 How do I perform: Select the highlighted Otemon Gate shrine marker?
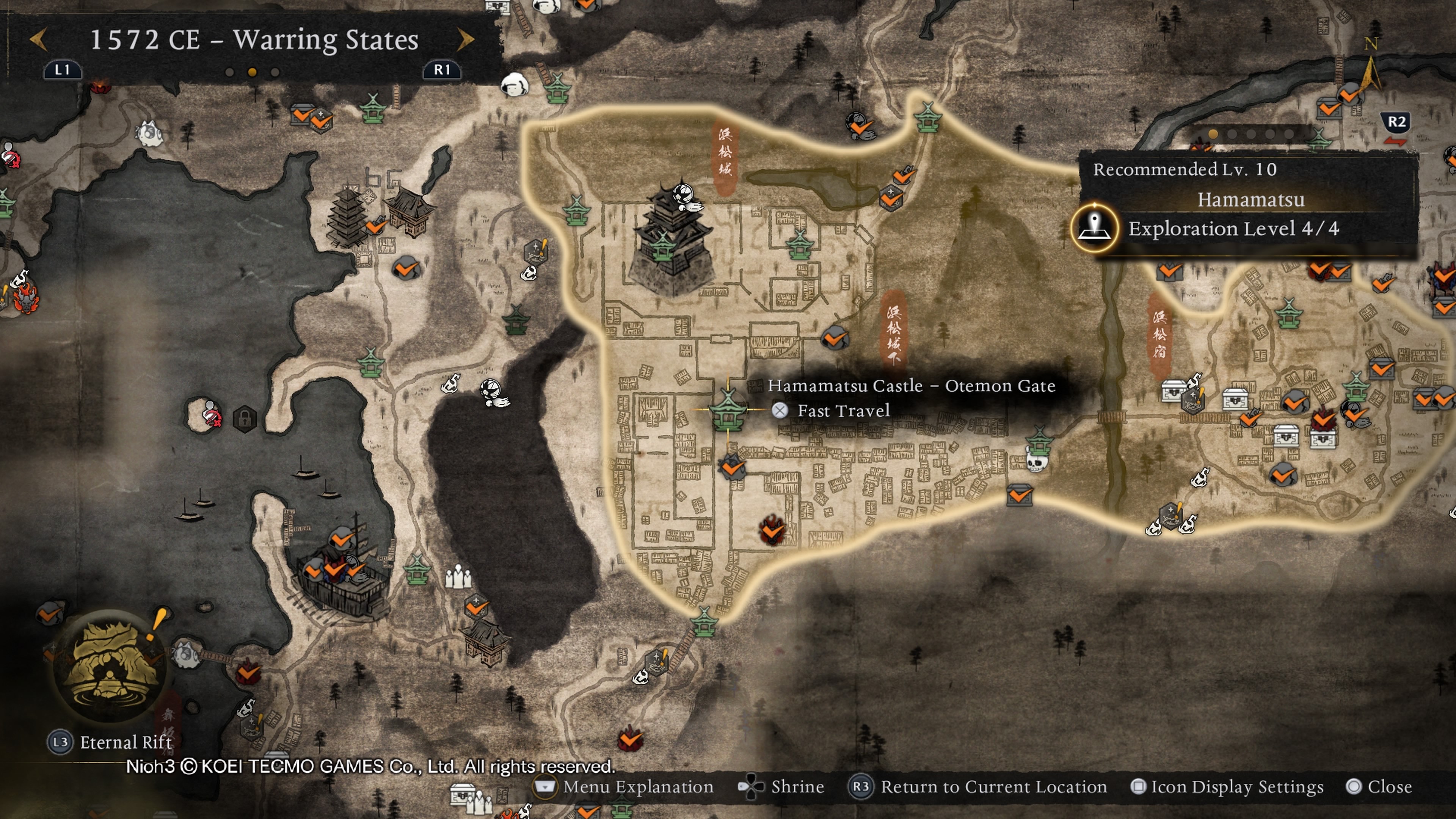(728, 409)
